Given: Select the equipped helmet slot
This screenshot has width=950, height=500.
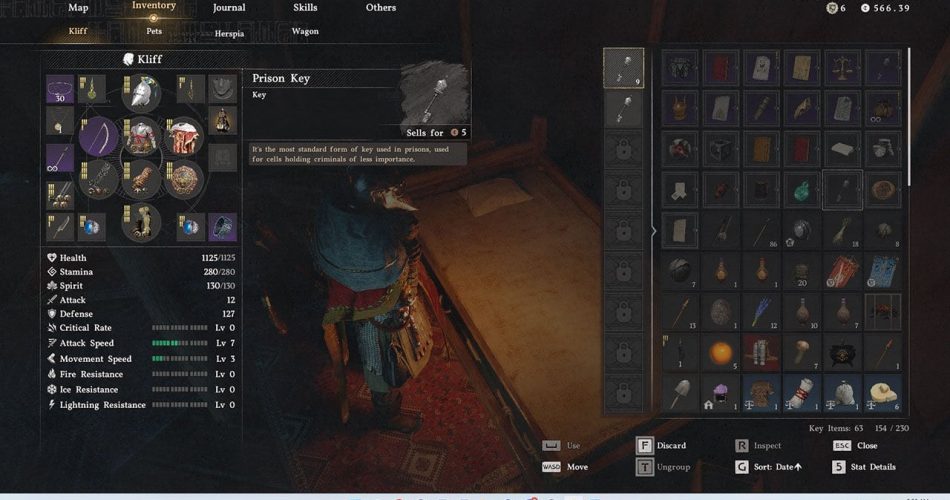Looking at the screenshot, I should (x=141, y=93).
